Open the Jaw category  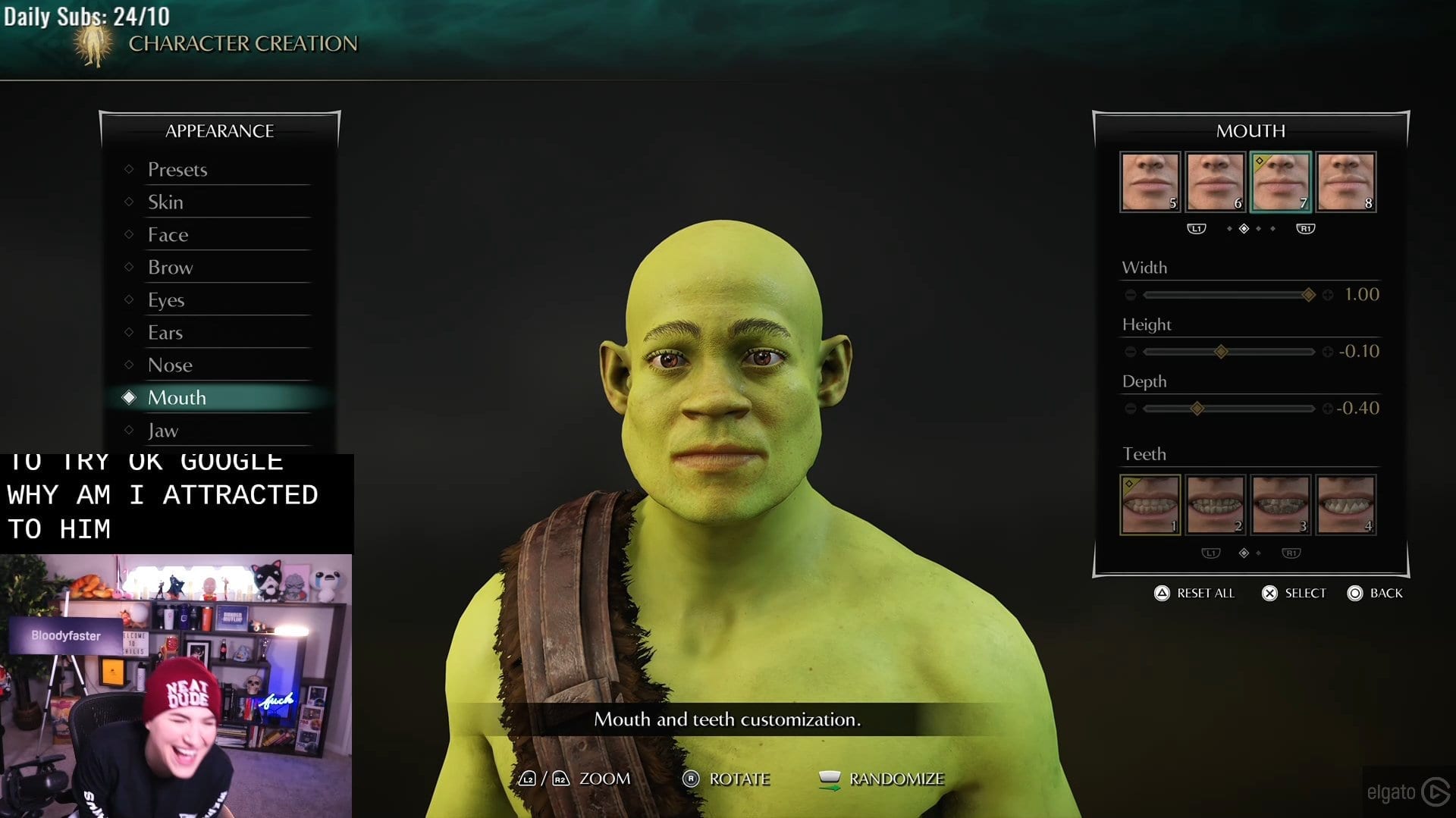tap(163, 430)
